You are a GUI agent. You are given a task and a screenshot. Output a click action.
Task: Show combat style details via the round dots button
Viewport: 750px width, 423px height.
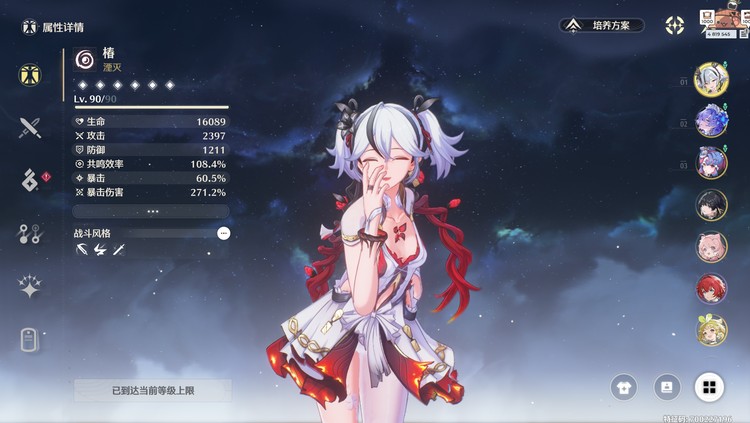pos(223,233)
